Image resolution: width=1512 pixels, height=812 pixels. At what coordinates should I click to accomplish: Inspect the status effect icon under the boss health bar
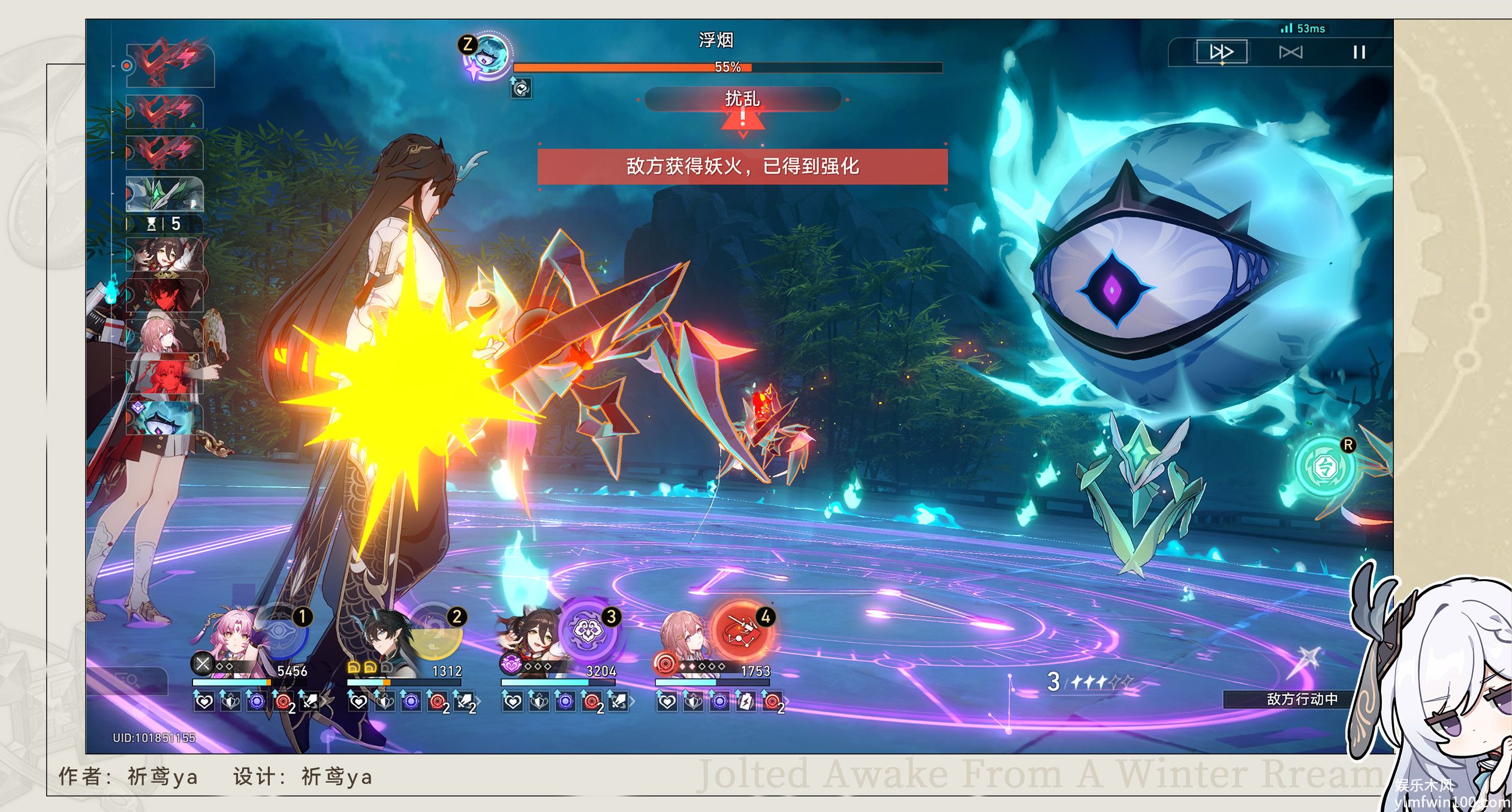coord(521,89)
